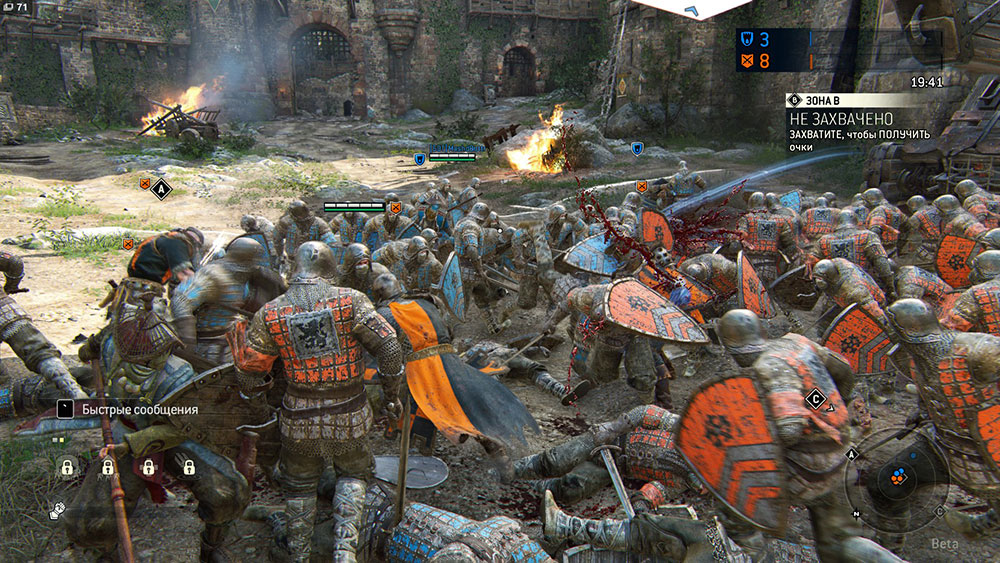Click the gauntlet fist icon
This screenshot has width=1000, height=563.
pos(57,510)
